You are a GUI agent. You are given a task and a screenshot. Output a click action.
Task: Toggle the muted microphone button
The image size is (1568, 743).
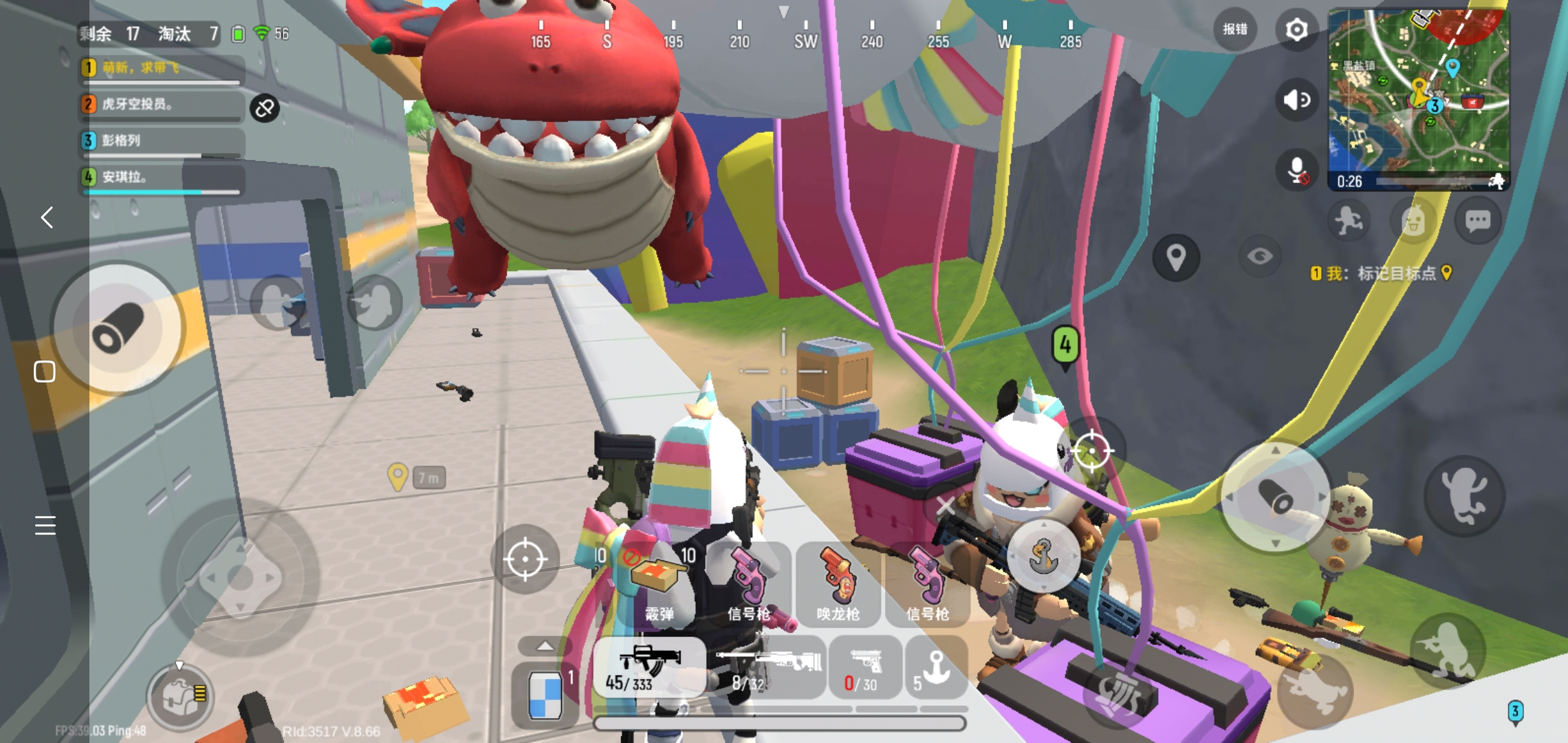(x=1296, y=171)
